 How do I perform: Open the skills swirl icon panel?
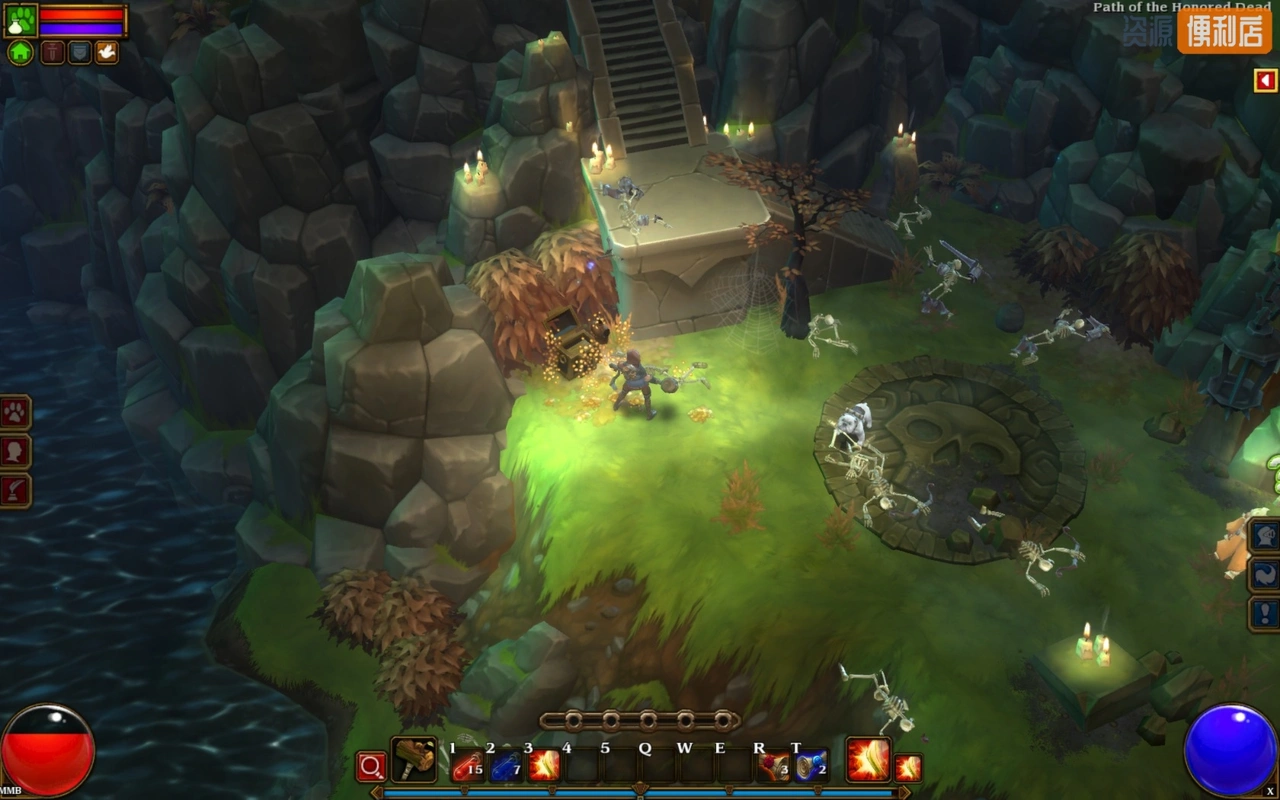point(1265,574)
